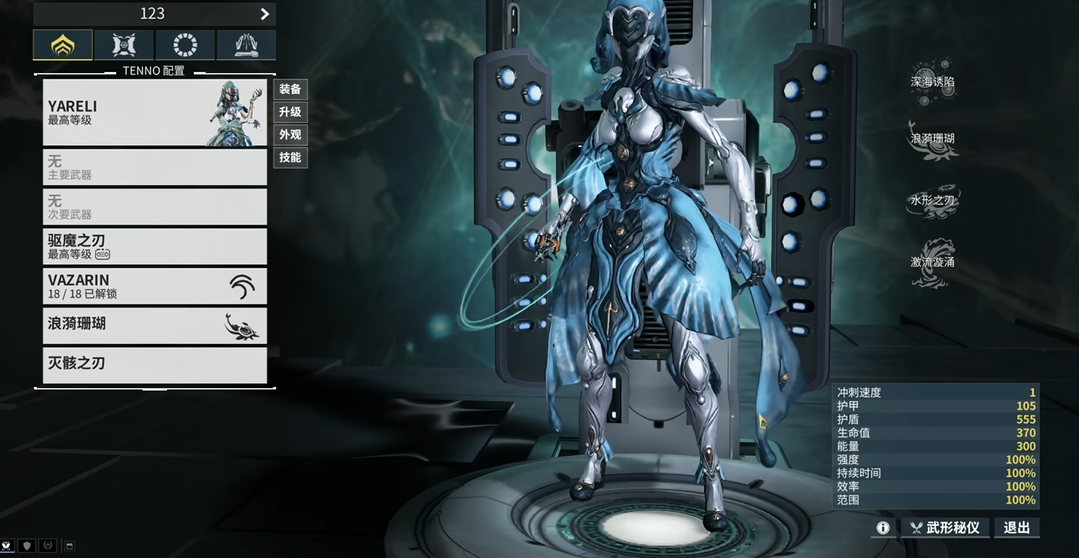Screen dimensions: 1079x558
Task: Open the 武形秘仪 arcanes menu
Action: coord(945,527)
